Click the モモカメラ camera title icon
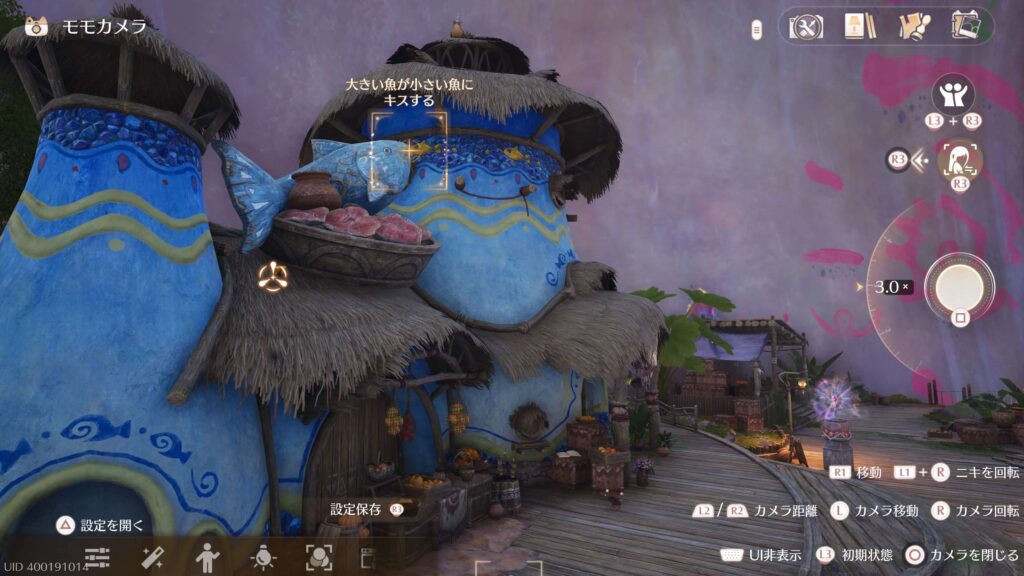 [36, 27]
